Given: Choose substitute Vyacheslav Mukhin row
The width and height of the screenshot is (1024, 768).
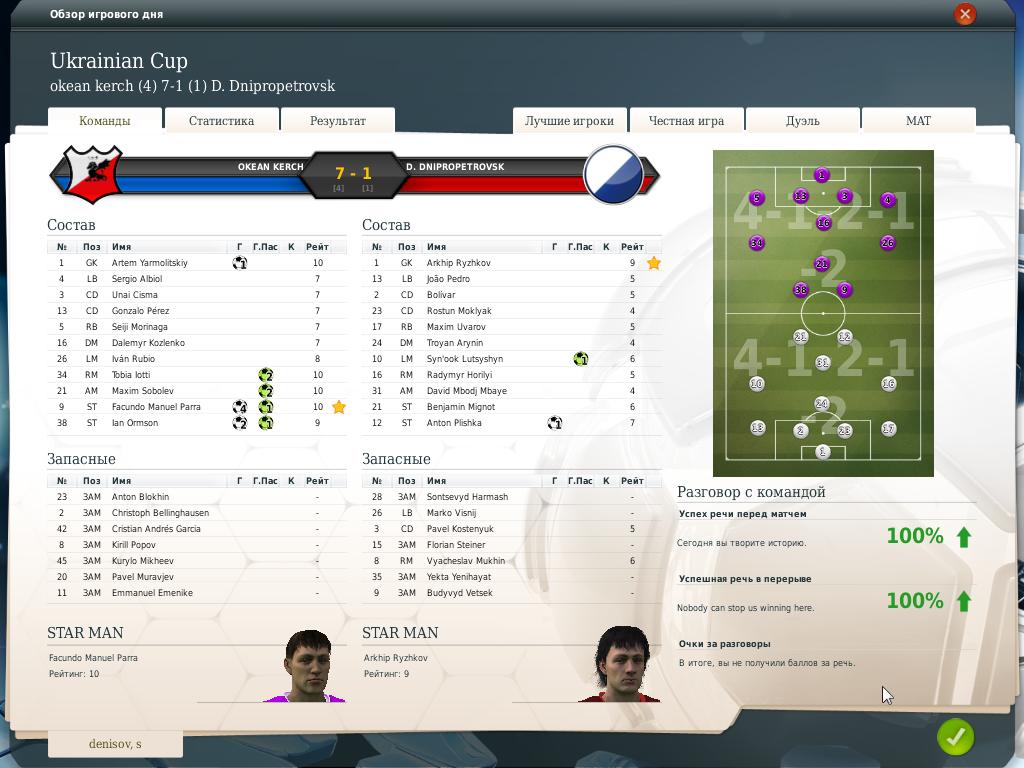Looking at the screenshot, I should pyautogui.click(x=466, y=561).
